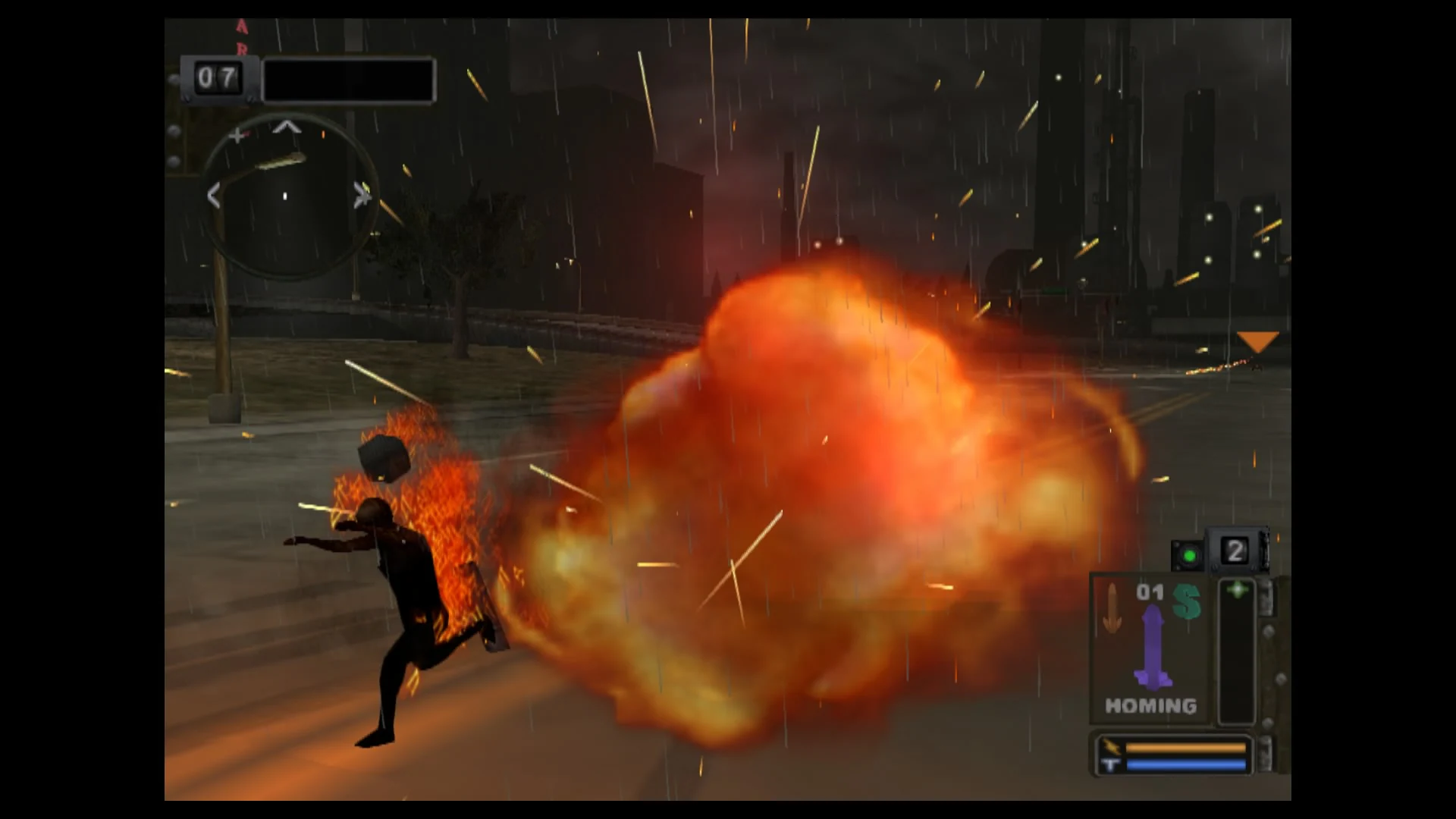Click the right chevron on the minimap ring
This screenshot has width=1456, height=819.
(x=362, y=193)
